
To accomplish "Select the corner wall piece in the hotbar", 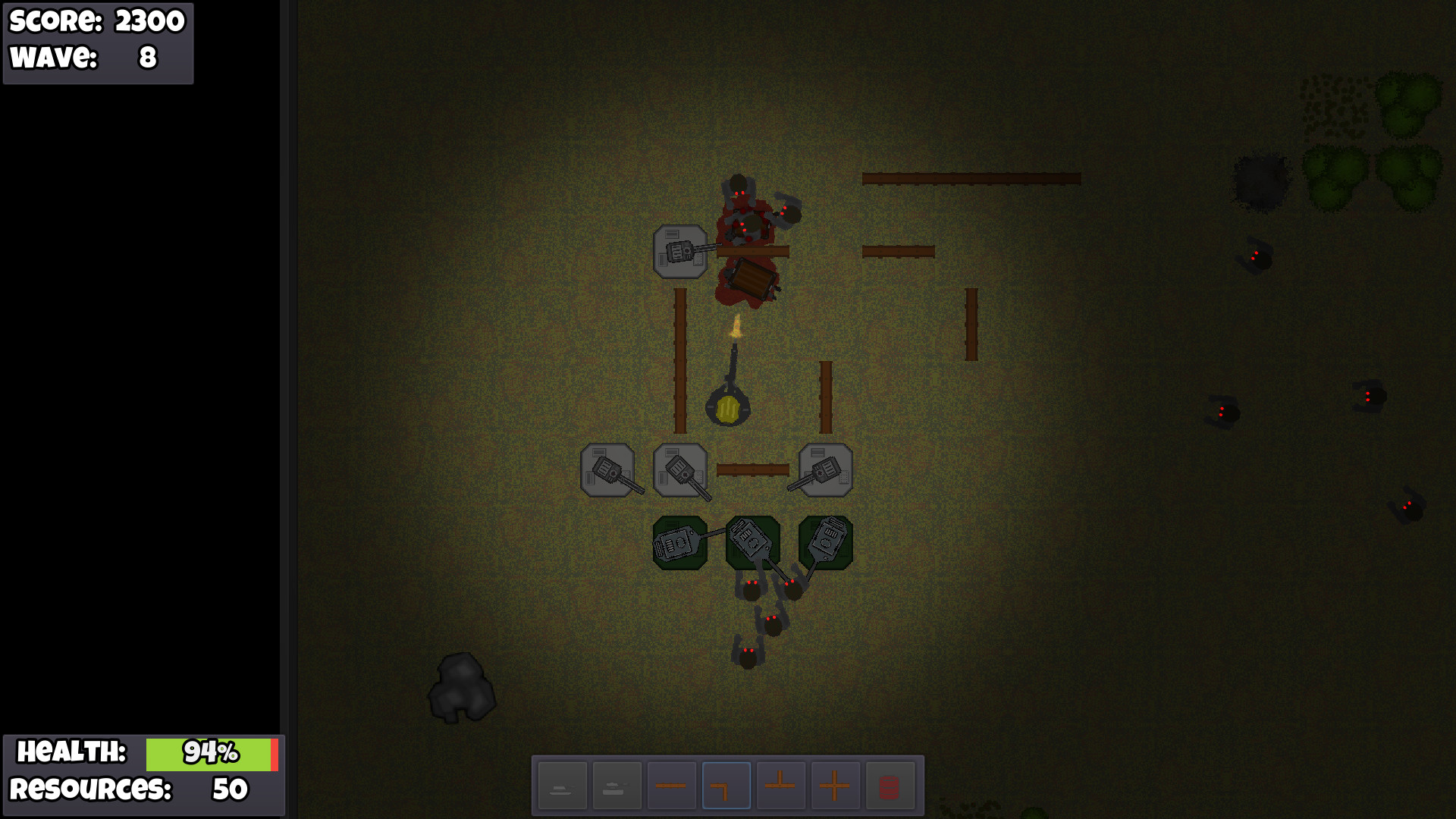I will pyautogui.click(x=726, y=784).
